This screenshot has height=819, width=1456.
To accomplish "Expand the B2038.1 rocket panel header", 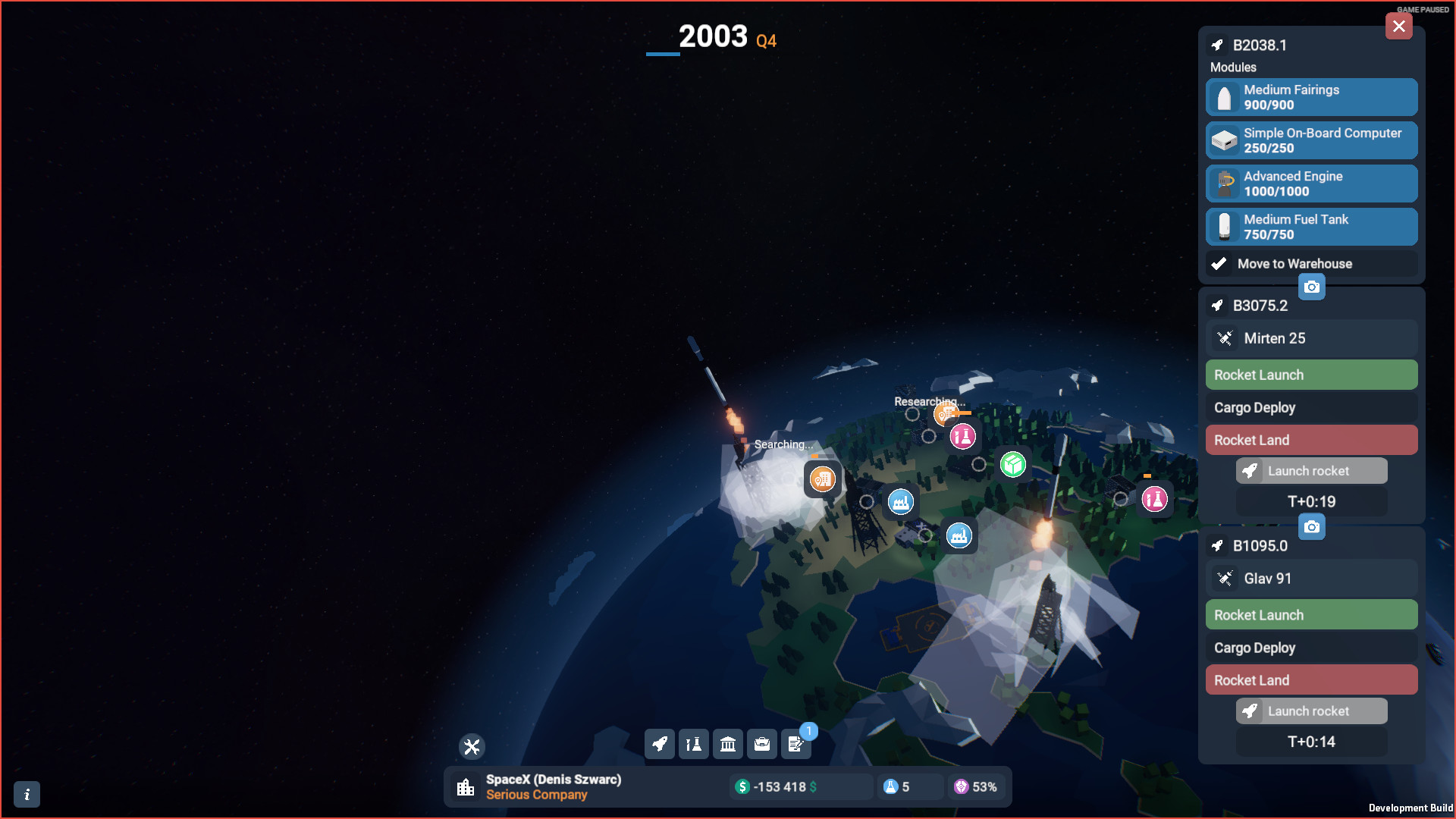I will 1259,45.
